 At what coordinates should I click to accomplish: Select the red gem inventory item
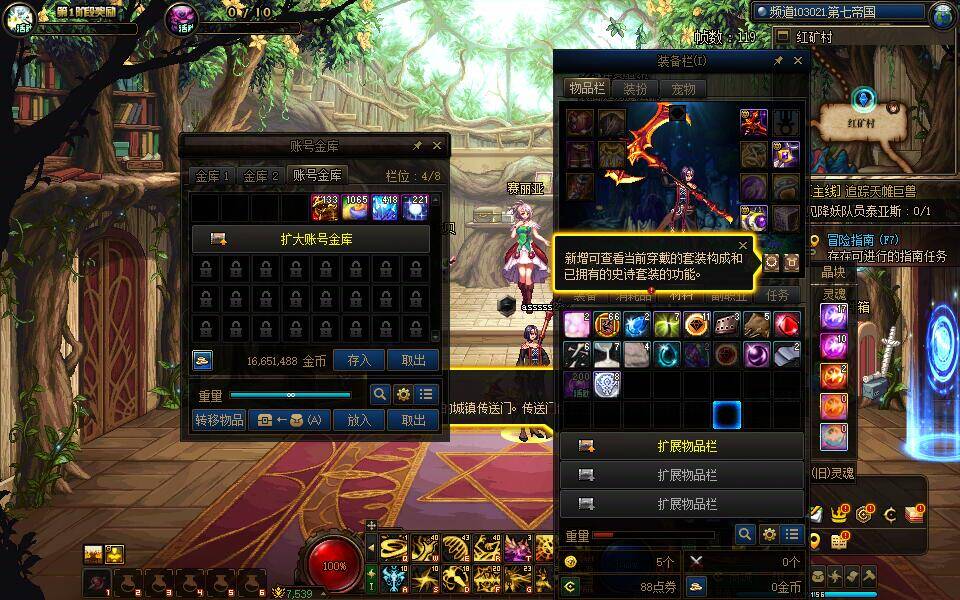click(787, 325)
